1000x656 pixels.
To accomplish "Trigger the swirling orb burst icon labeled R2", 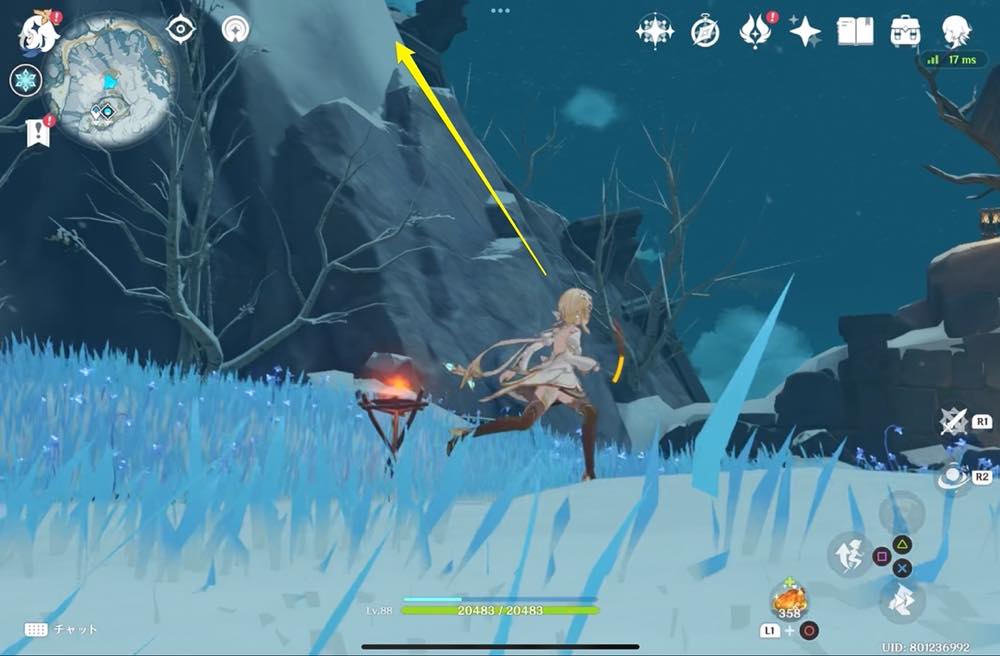I will coord(953,478).
